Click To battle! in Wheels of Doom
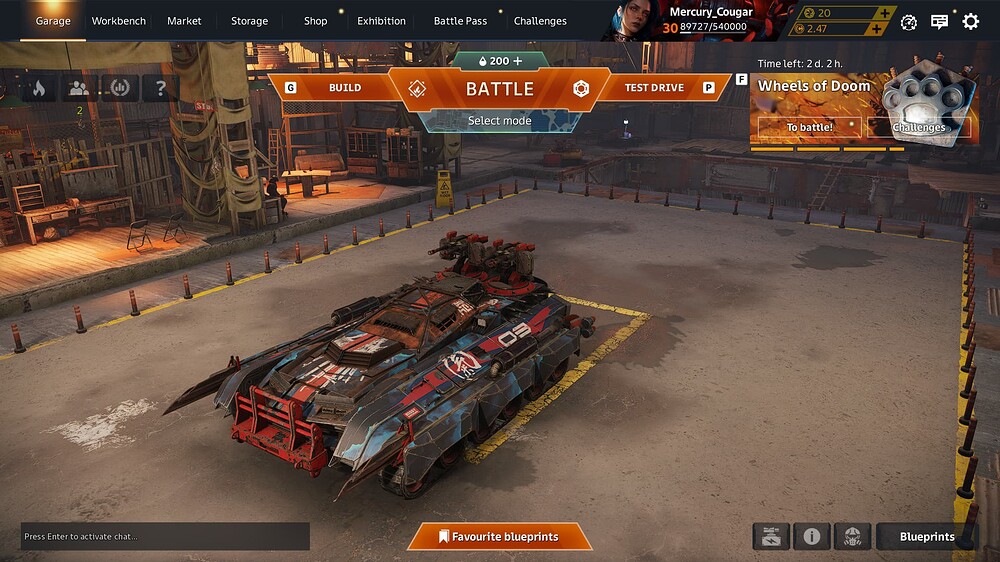This screenshot has width=1000, height=562. (x=809, y=128)
